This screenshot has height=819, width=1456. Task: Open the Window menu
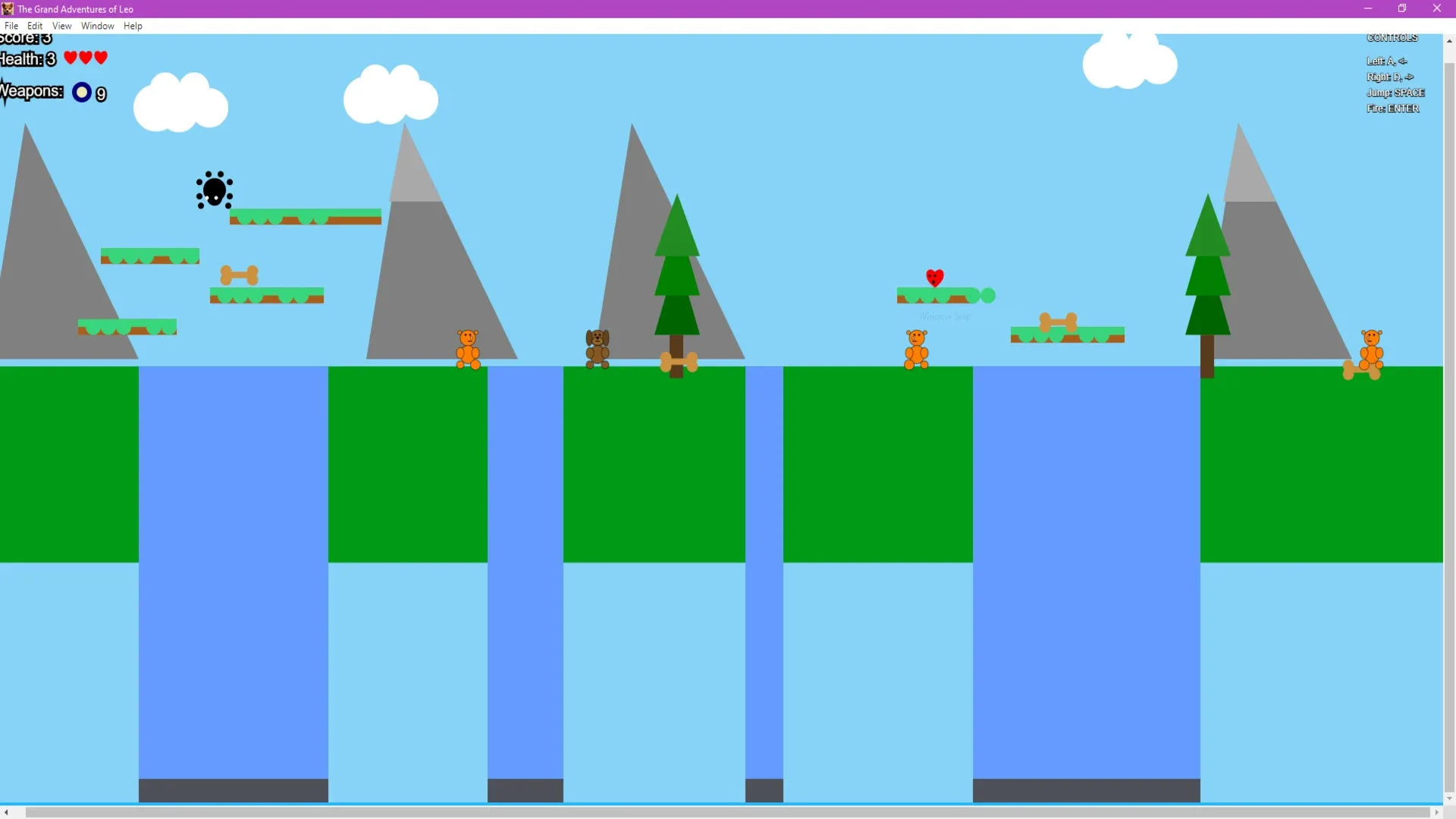96,25
